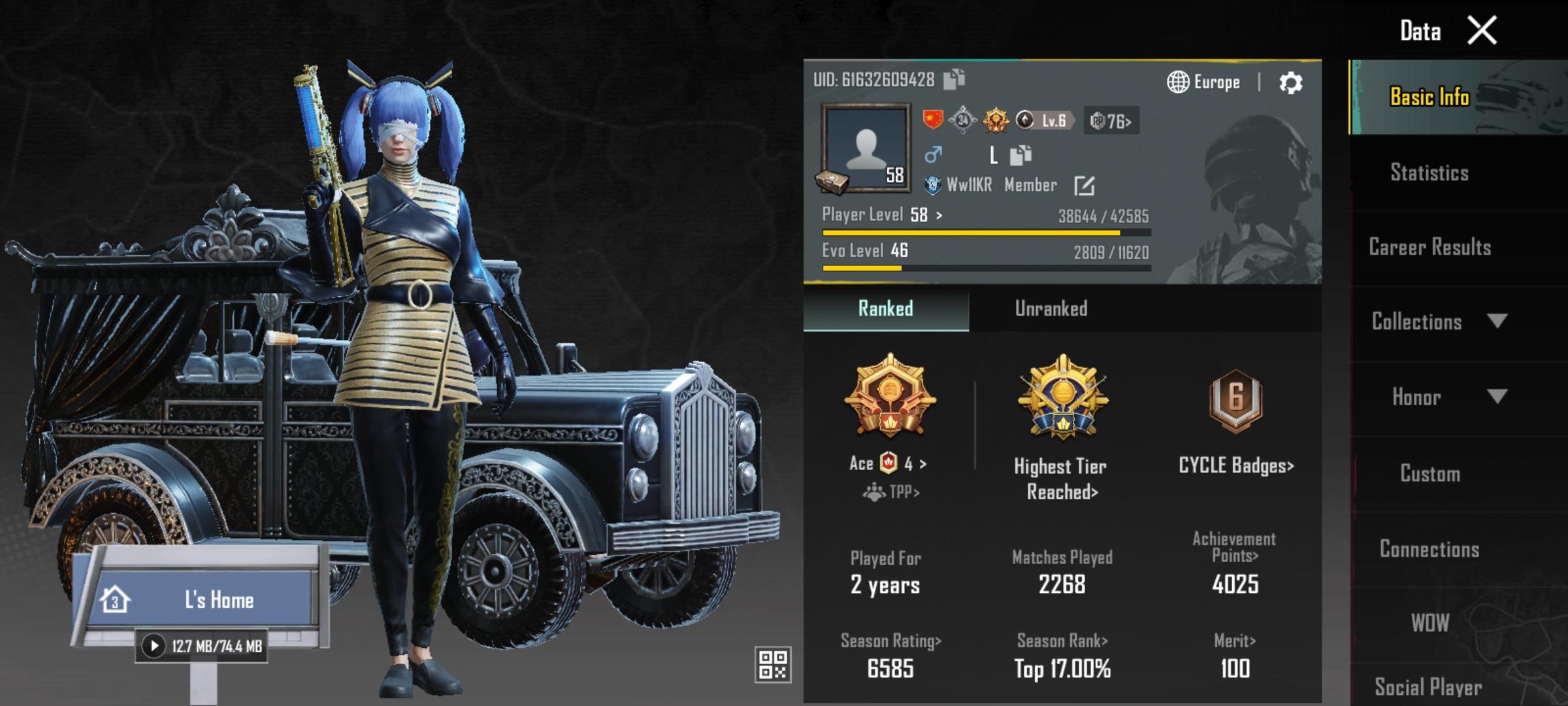Play the home download button

pos(154,647)
